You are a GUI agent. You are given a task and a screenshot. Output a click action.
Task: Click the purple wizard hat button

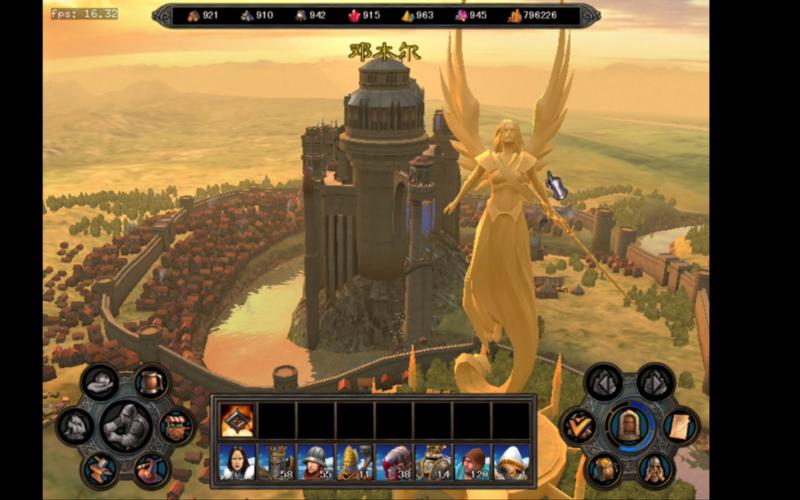coord(151,467)
